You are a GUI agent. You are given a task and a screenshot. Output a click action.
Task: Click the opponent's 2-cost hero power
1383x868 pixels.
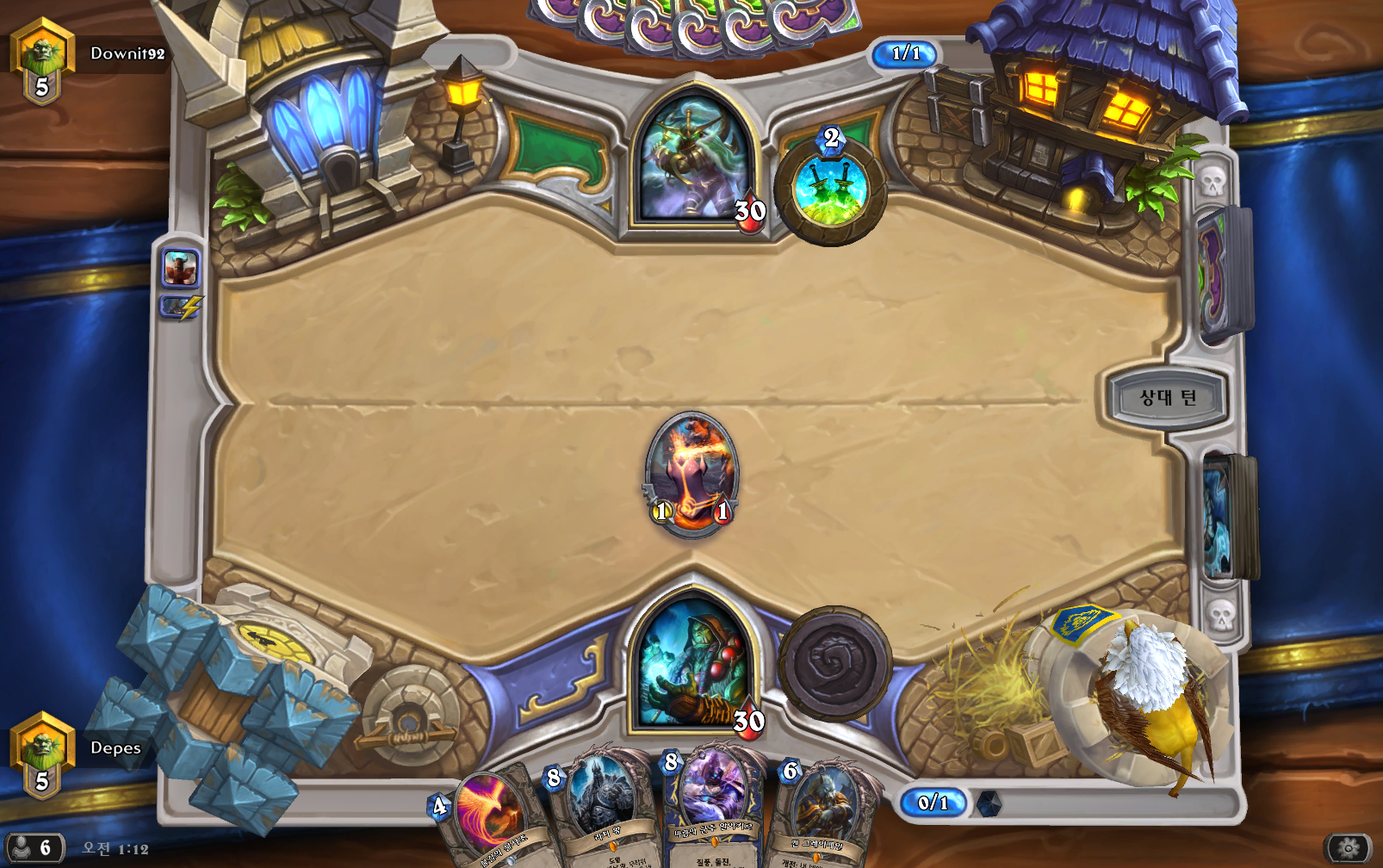[830, 188]
